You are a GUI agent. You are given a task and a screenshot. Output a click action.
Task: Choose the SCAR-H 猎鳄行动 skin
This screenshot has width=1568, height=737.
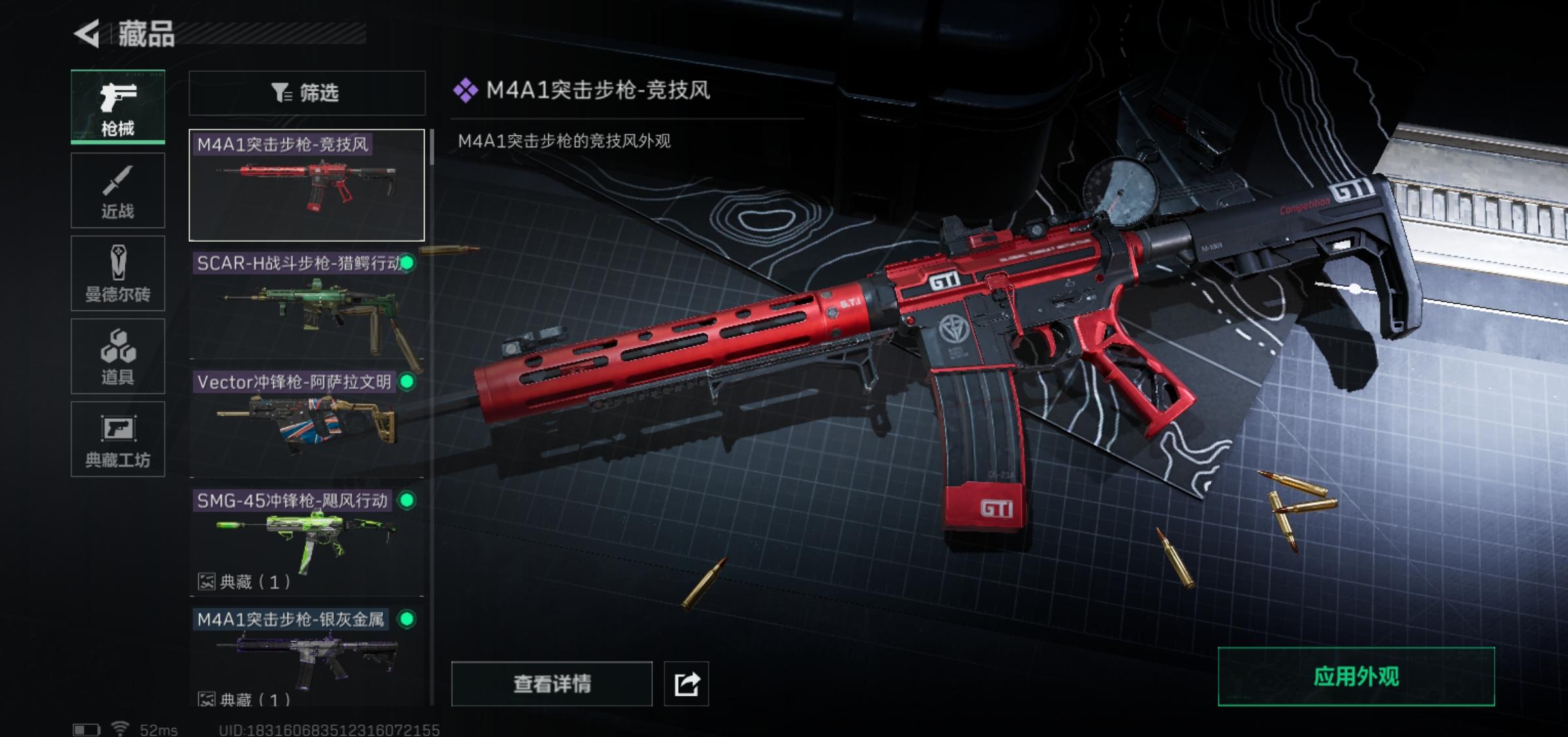306,304
